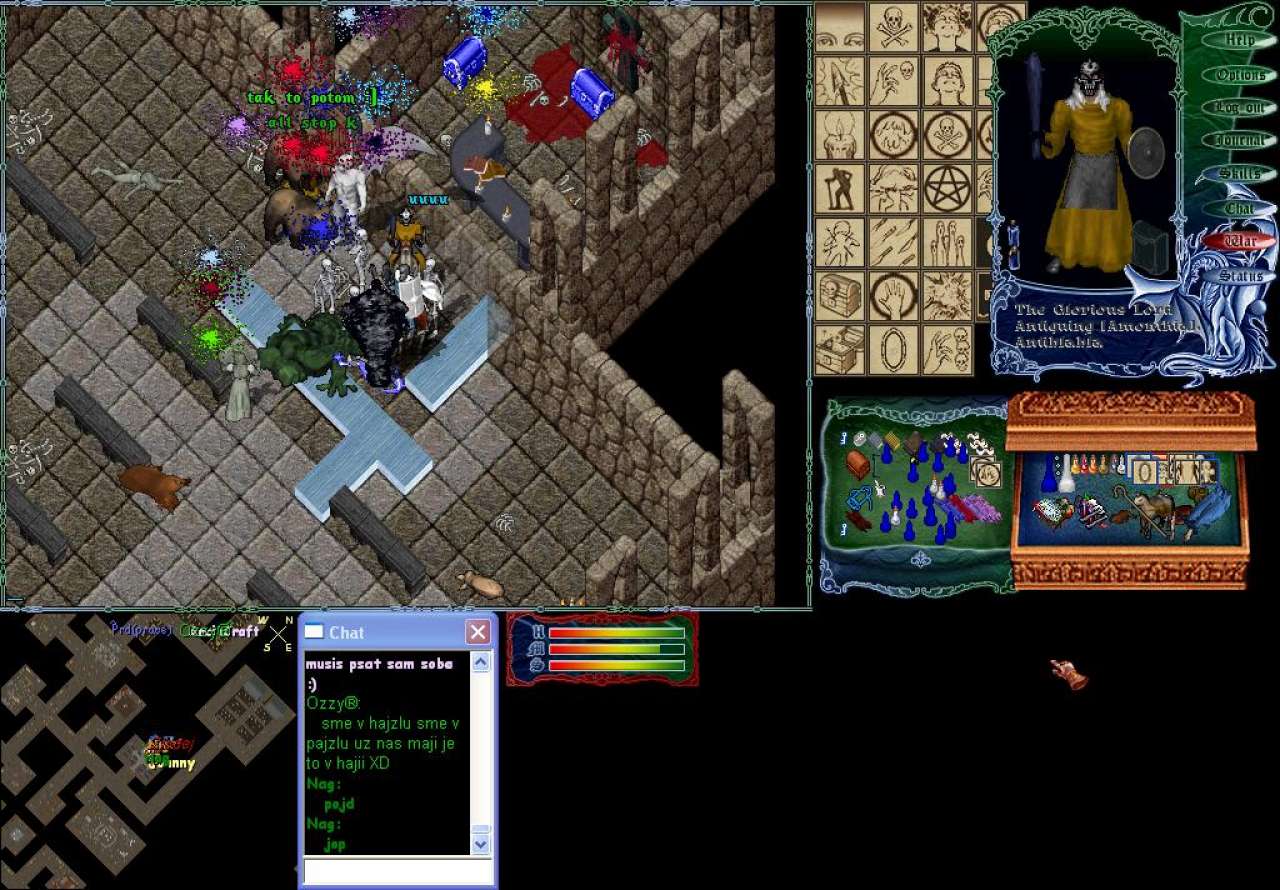Screen dimensions: 1280x890
Task: Open the Options menu
Action: click(x=1240, y=75)
